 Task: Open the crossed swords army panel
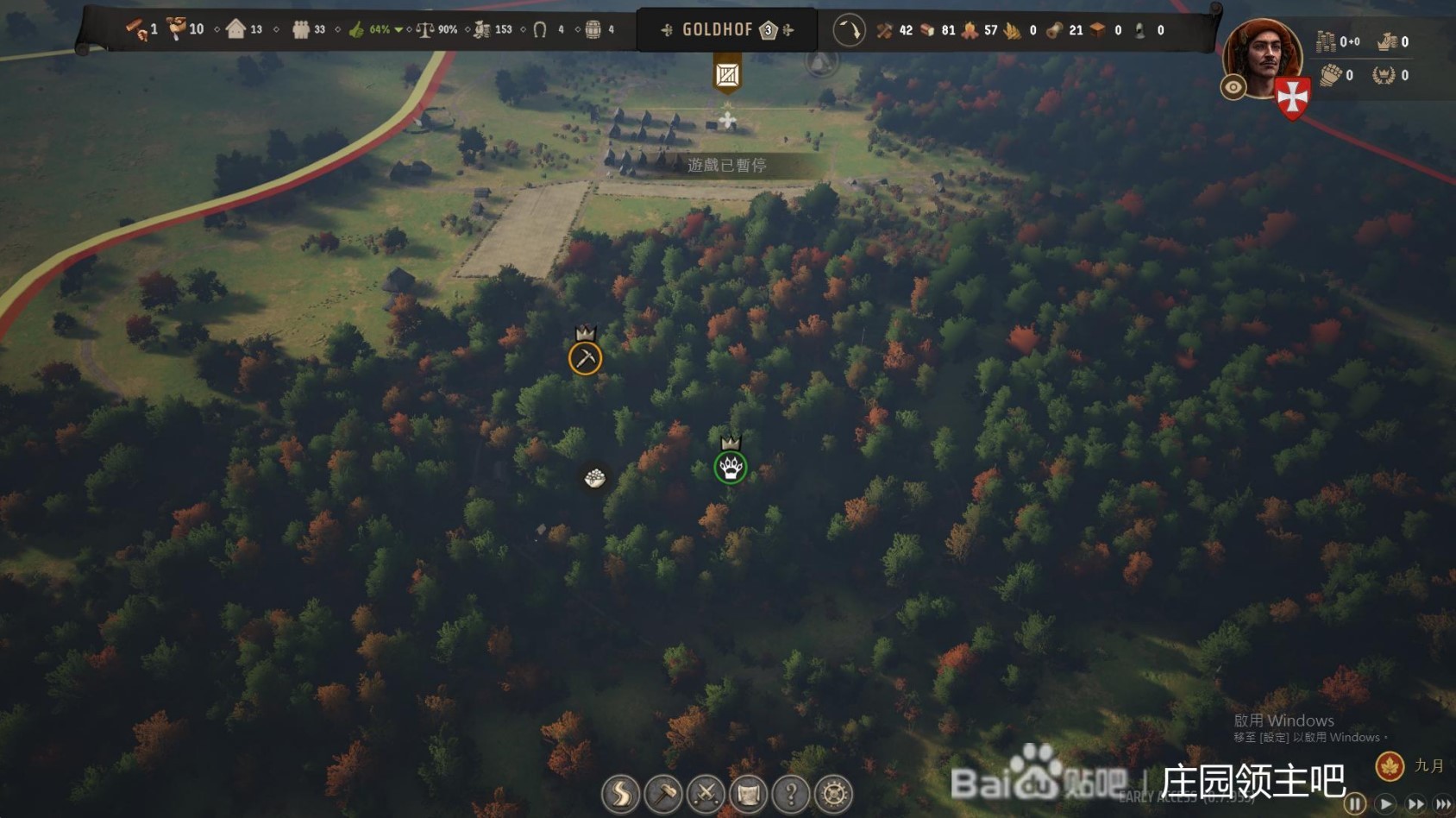tap(706, 794)
